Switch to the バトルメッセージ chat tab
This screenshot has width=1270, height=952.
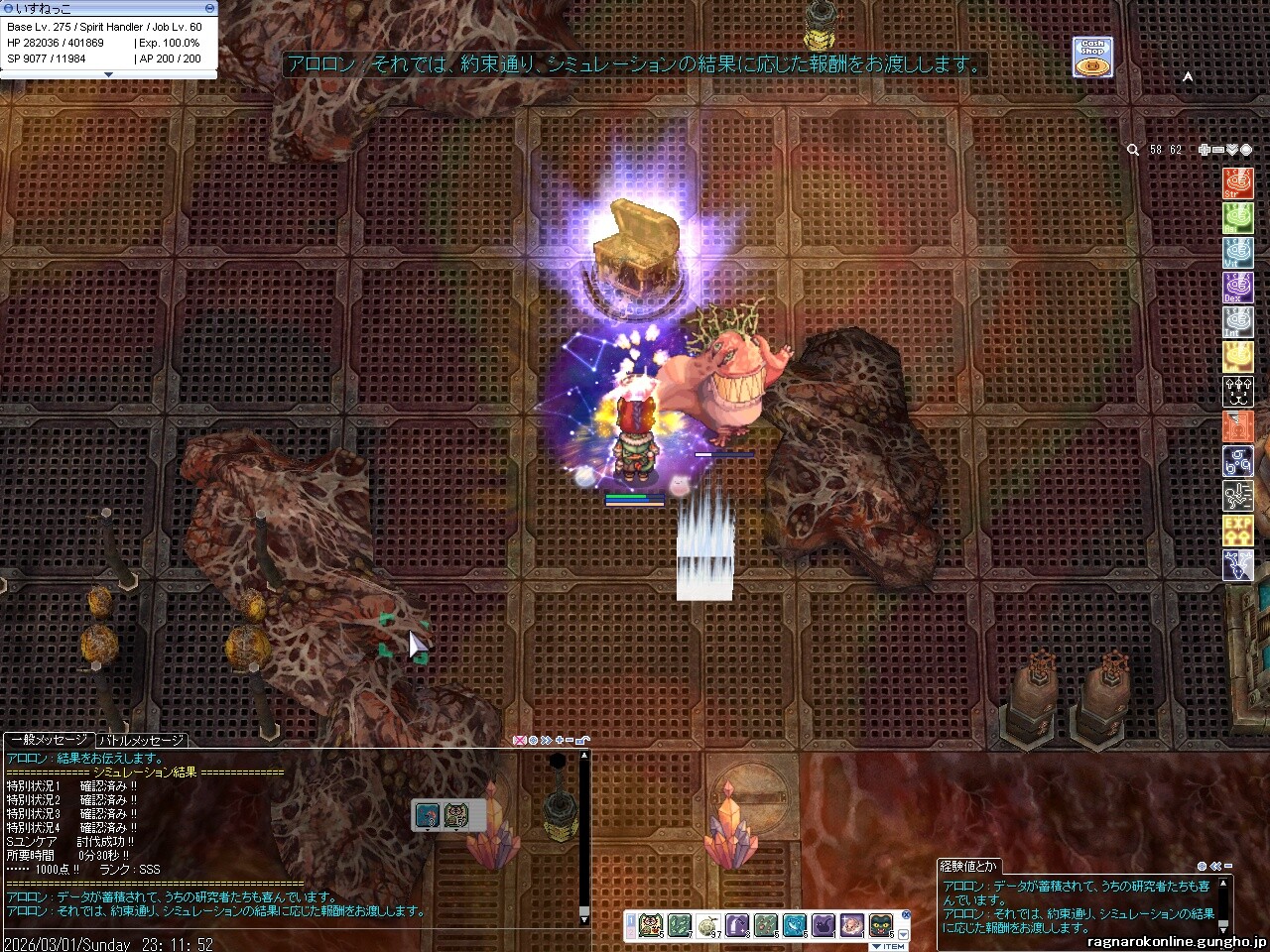click(x=141, y=740)
